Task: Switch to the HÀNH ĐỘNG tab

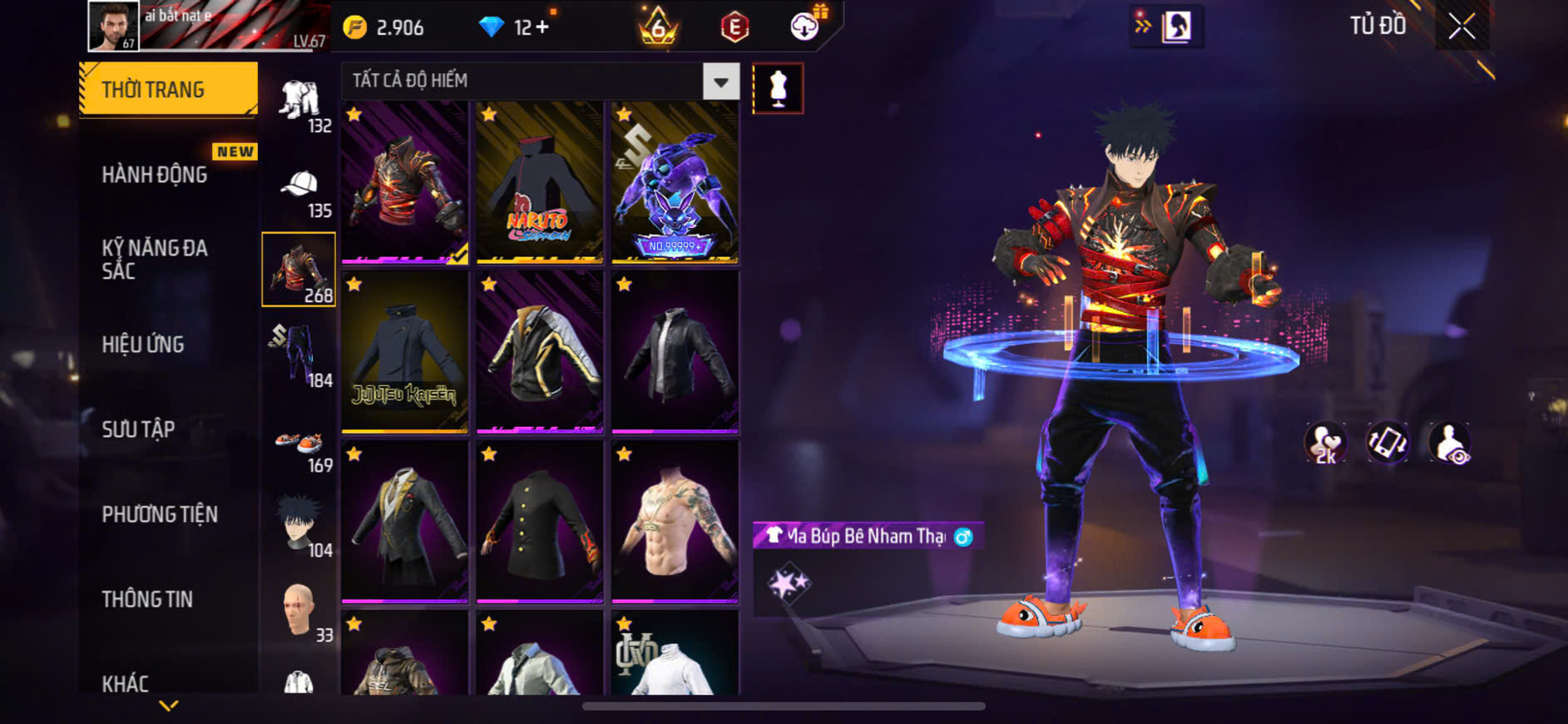Action: tap(155, 175)
